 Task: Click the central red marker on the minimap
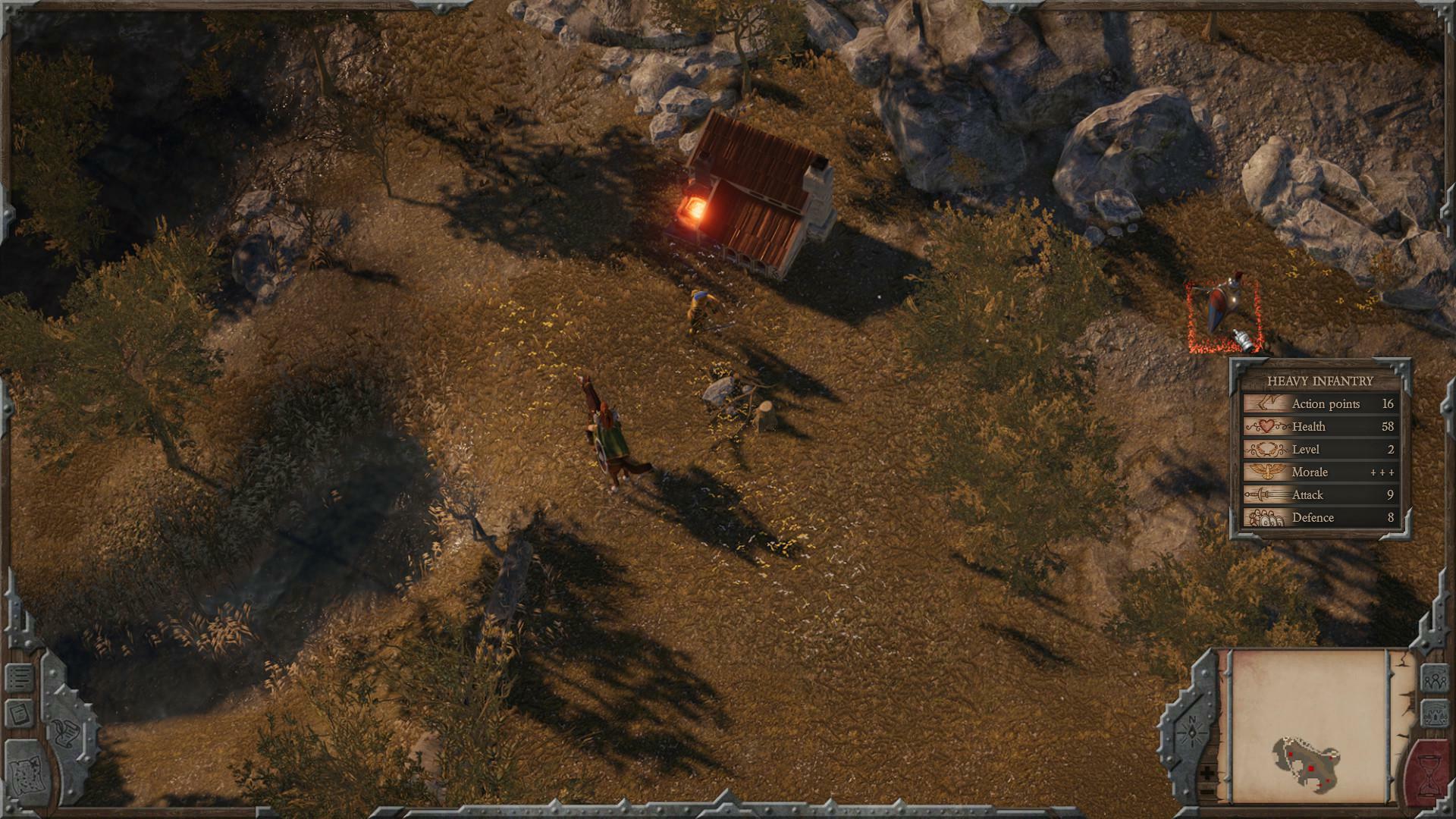(x=1310, y=769)
